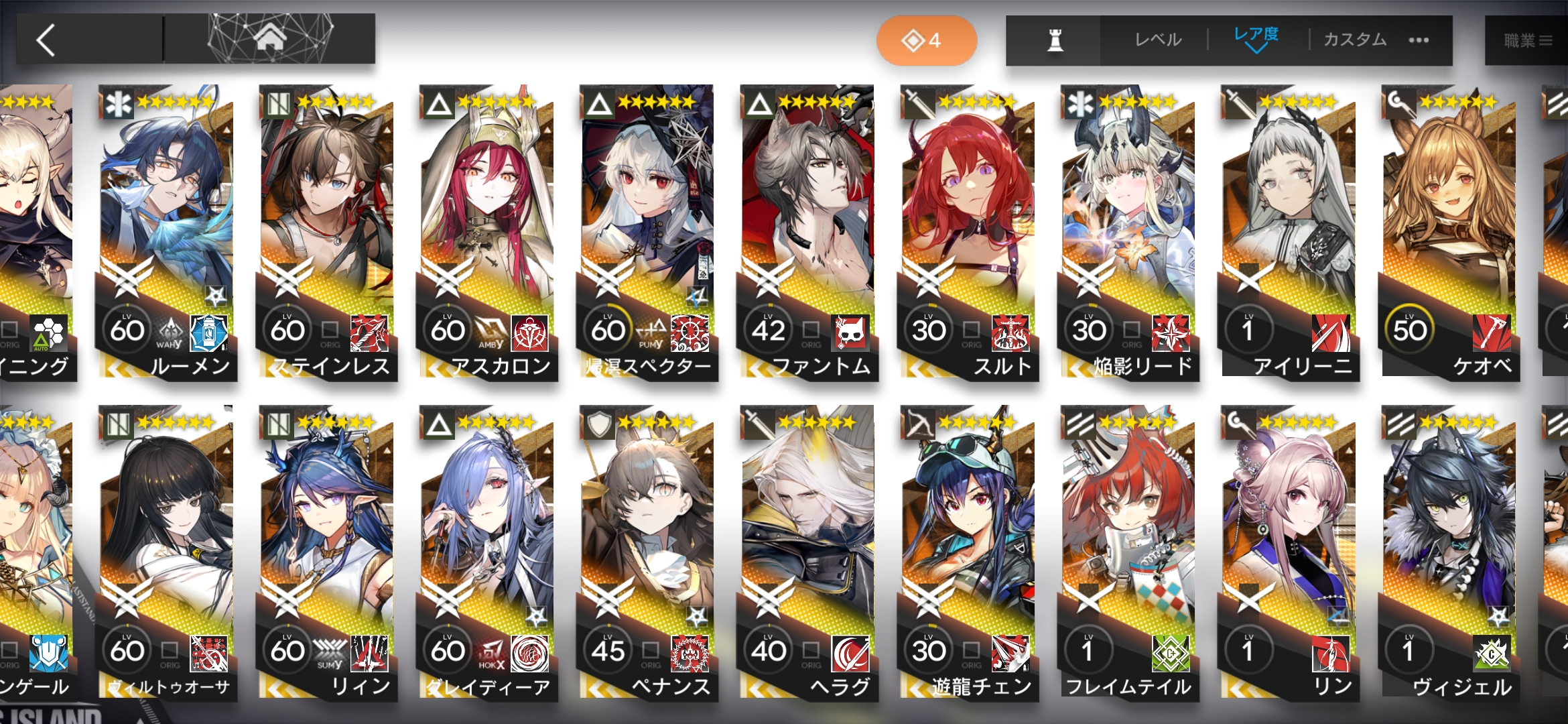1568x724 pixels.
Task: Open the home navigation menu
Action: pyautogui.click(x=270, y=39)
